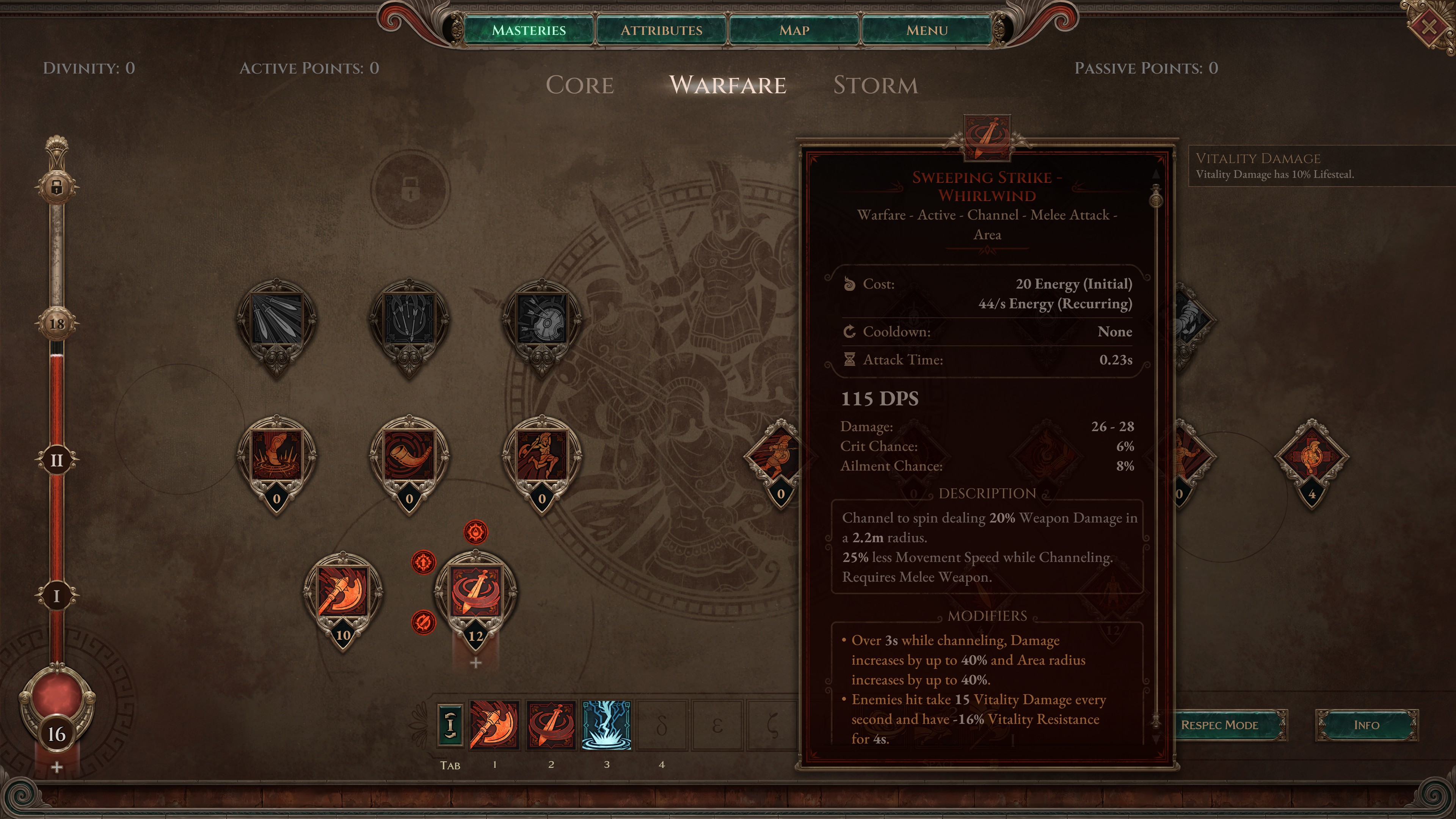The image size is (1456, 819).
Task: Toggle the Tab weapon swap slot
Action: (450, 725)
